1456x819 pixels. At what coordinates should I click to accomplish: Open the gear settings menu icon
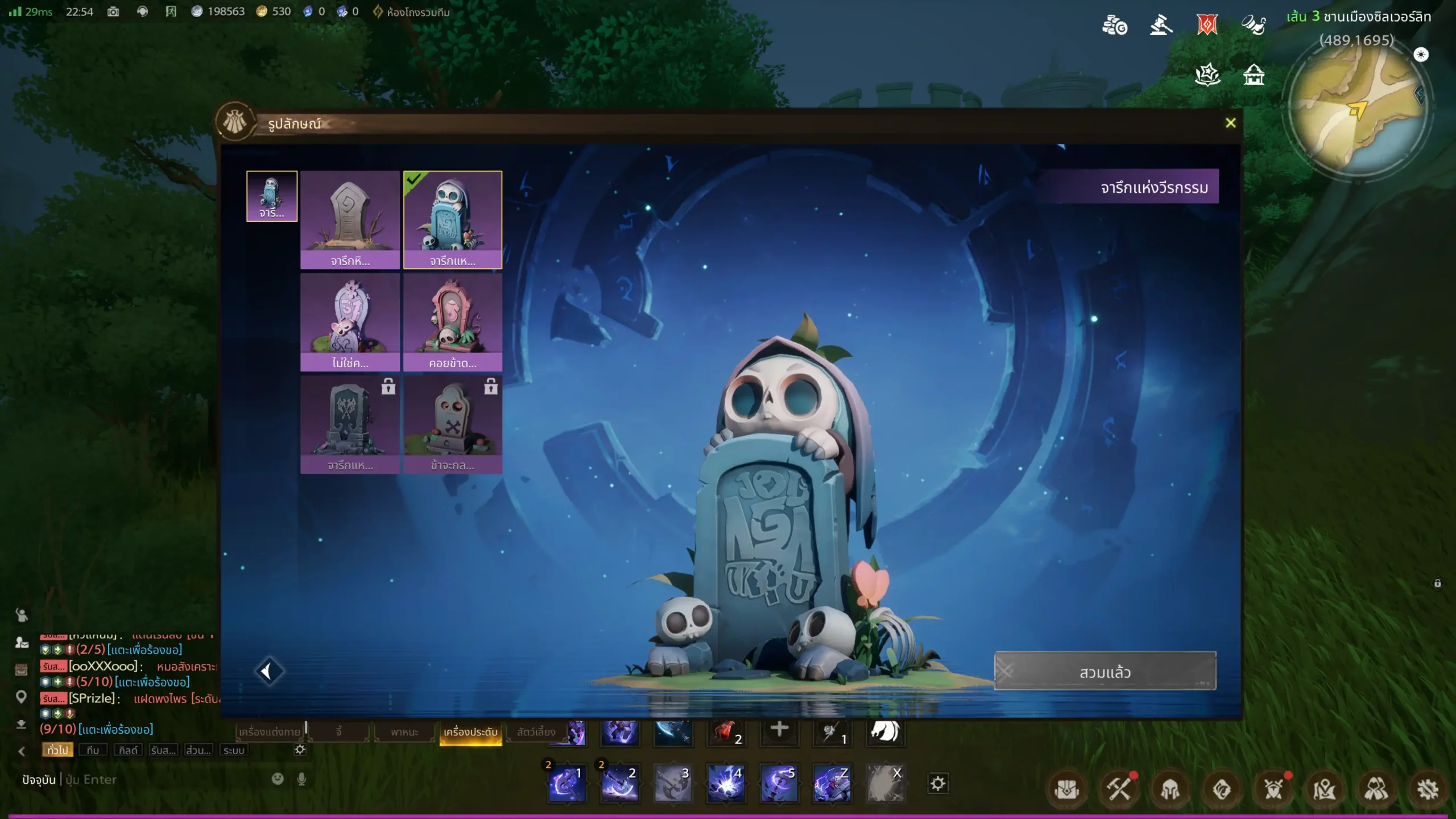[x=1428, y=789]
